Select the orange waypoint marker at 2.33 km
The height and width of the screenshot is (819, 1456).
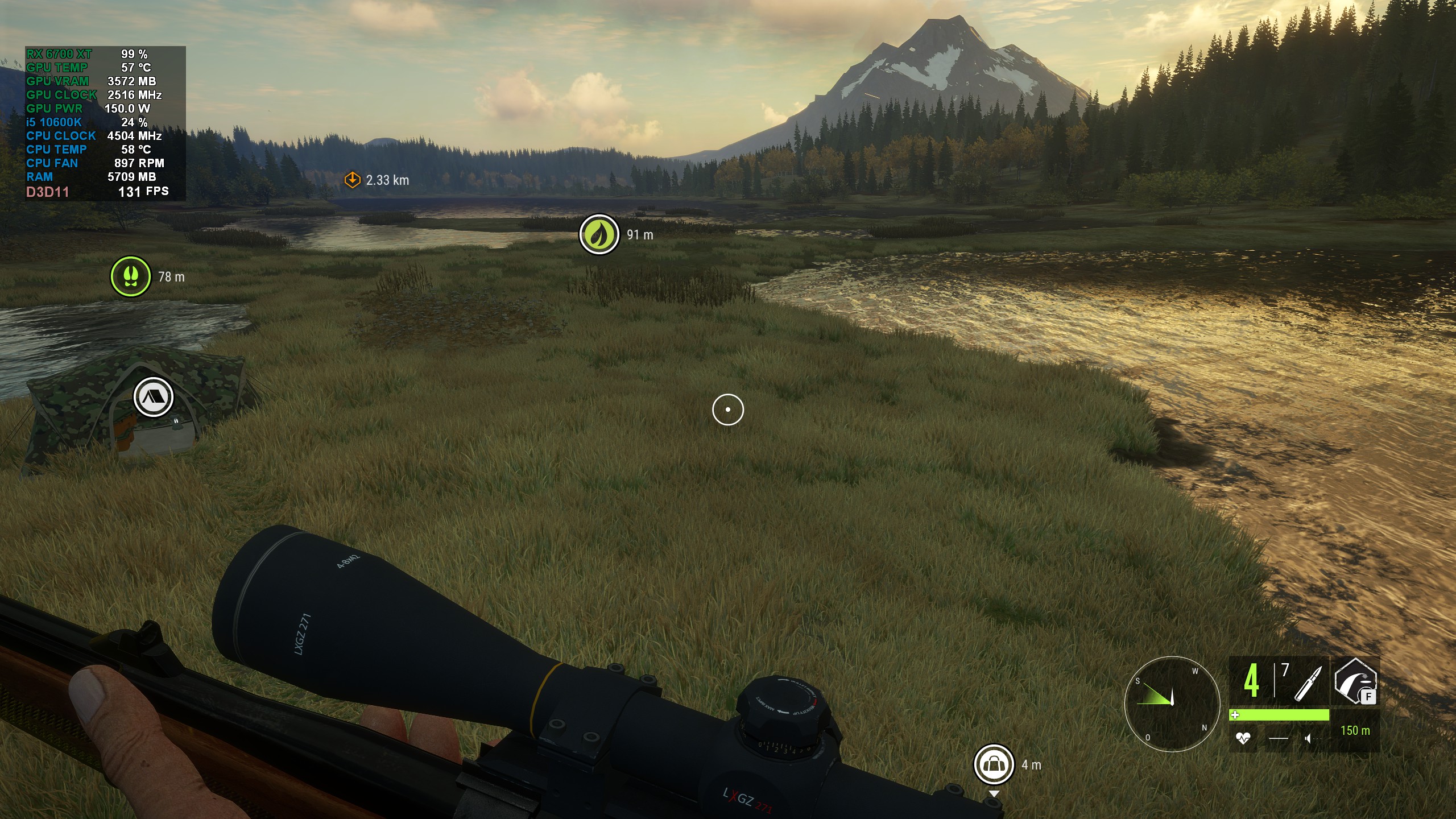[353, 180]
